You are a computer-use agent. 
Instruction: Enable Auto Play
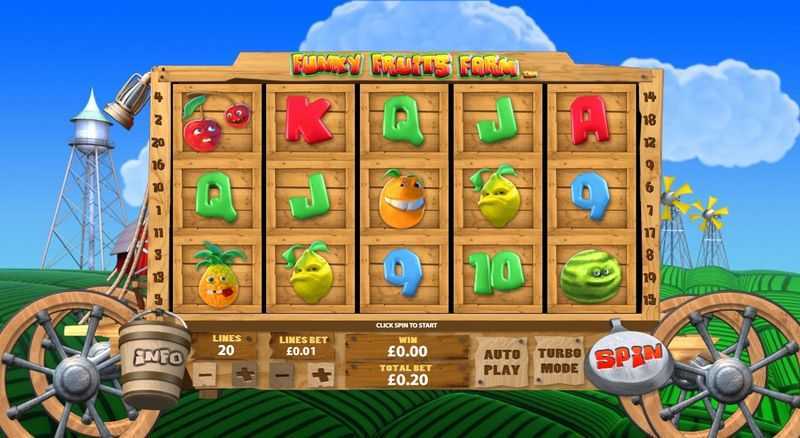coord(501,361)
